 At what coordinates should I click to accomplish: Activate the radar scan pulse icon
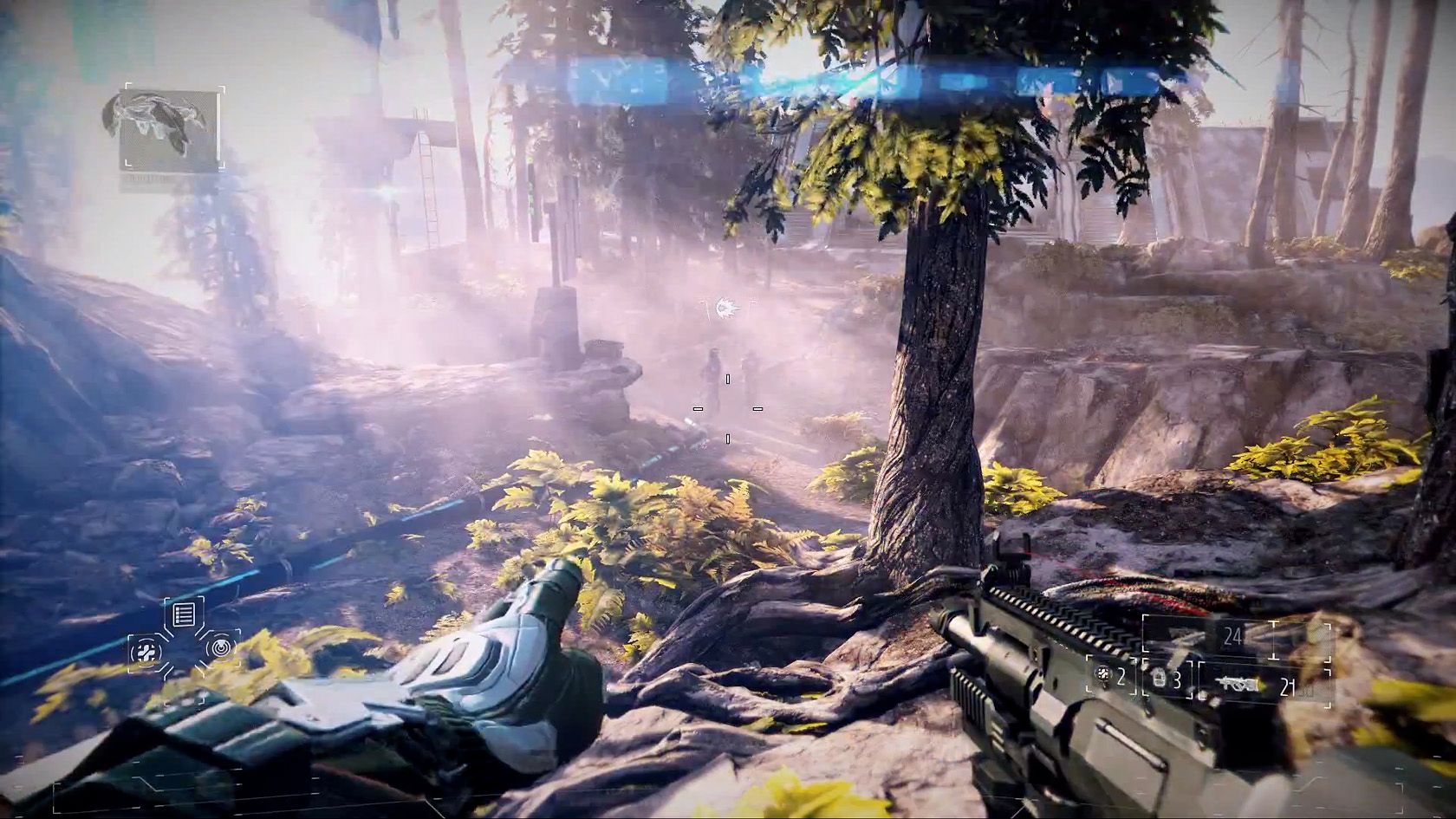coord(222,647)
